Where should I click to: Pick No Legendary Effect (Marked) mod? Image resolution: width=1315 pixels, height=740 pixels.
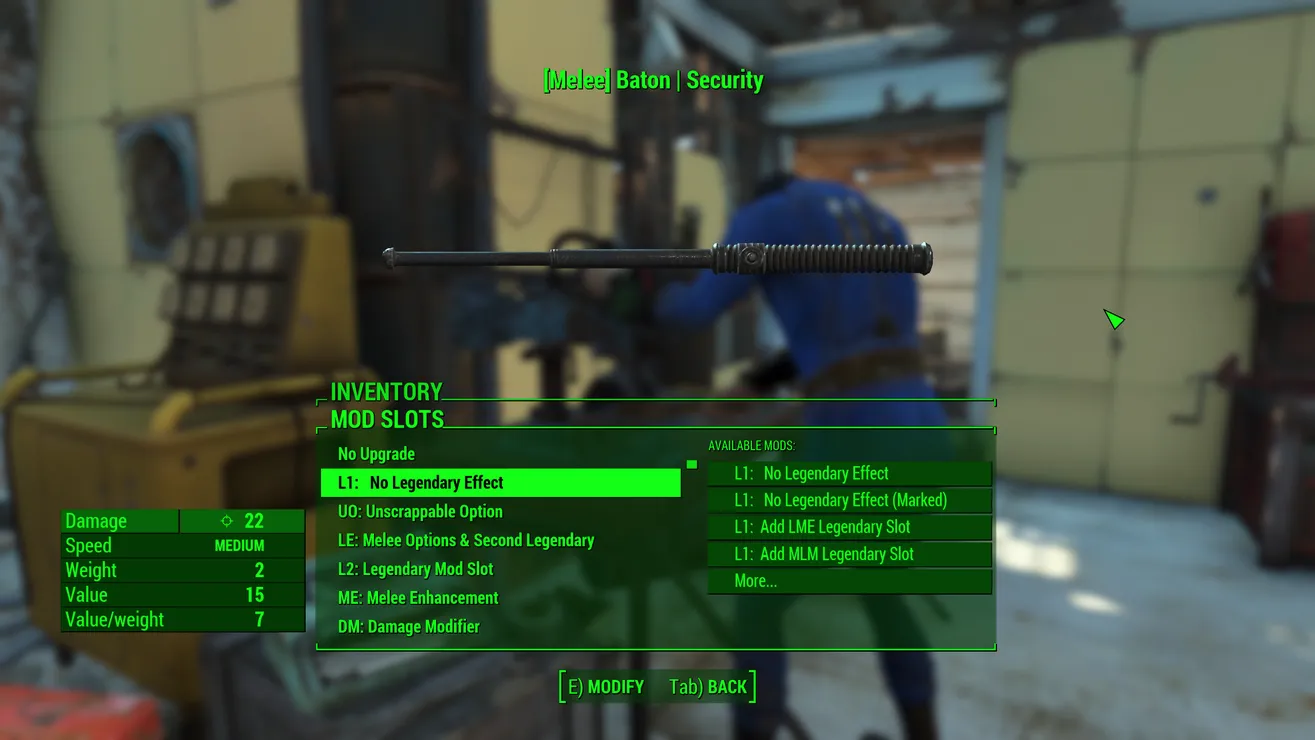coord(849,500)
